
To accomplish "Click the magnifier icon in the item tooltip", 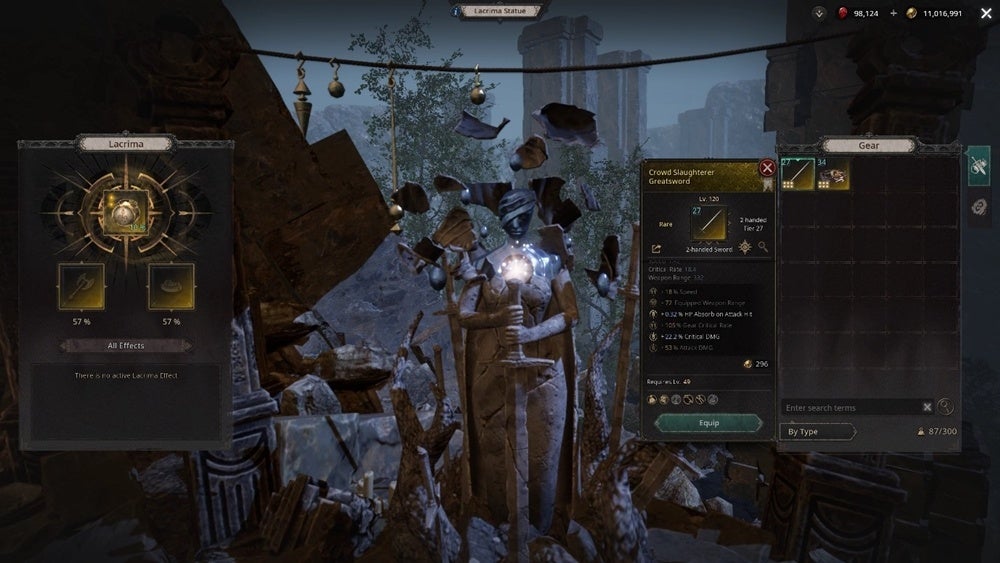I will pos(763,247).
